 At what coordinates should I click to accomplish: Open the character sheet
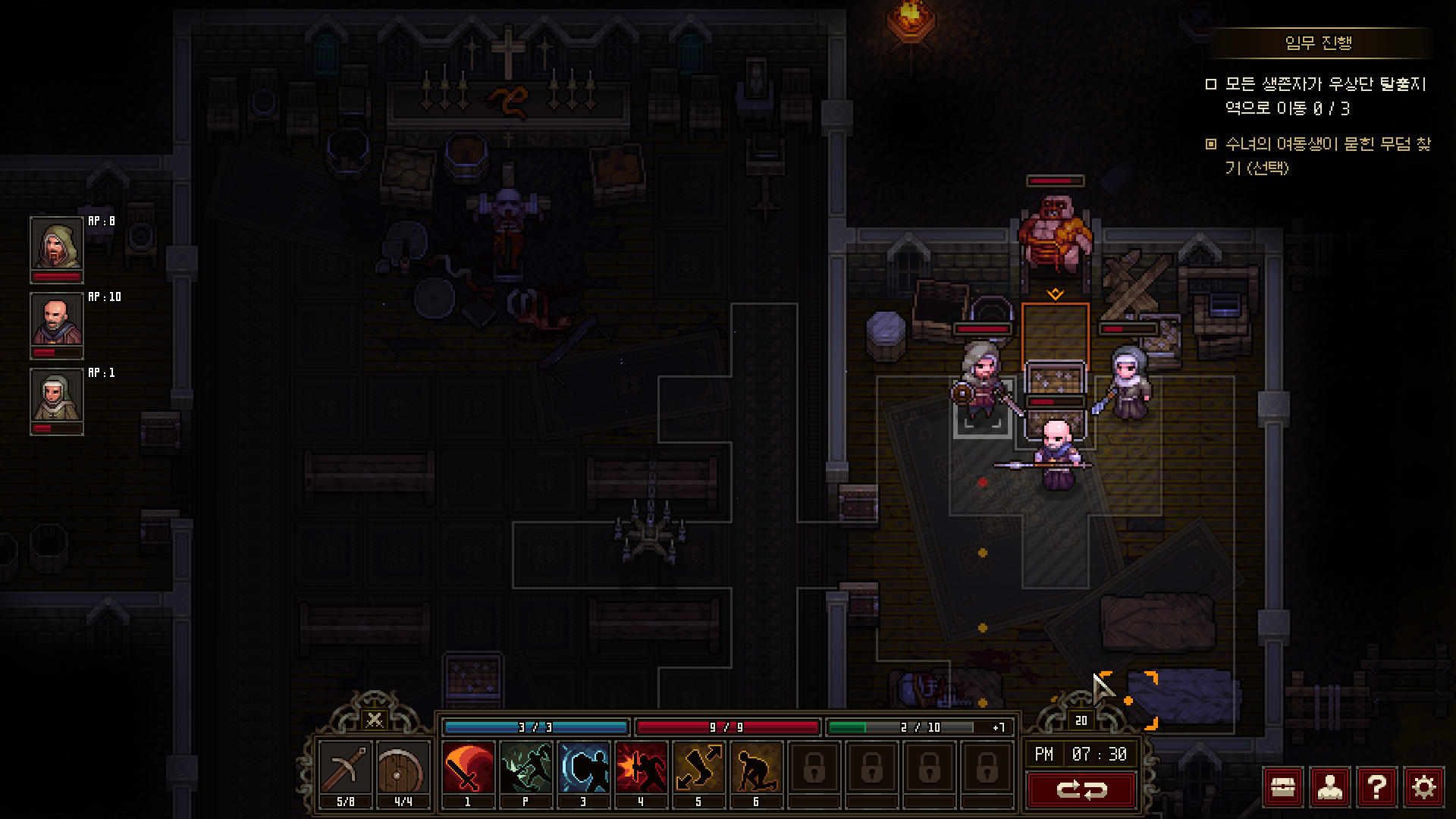[x=1329, y=788]
